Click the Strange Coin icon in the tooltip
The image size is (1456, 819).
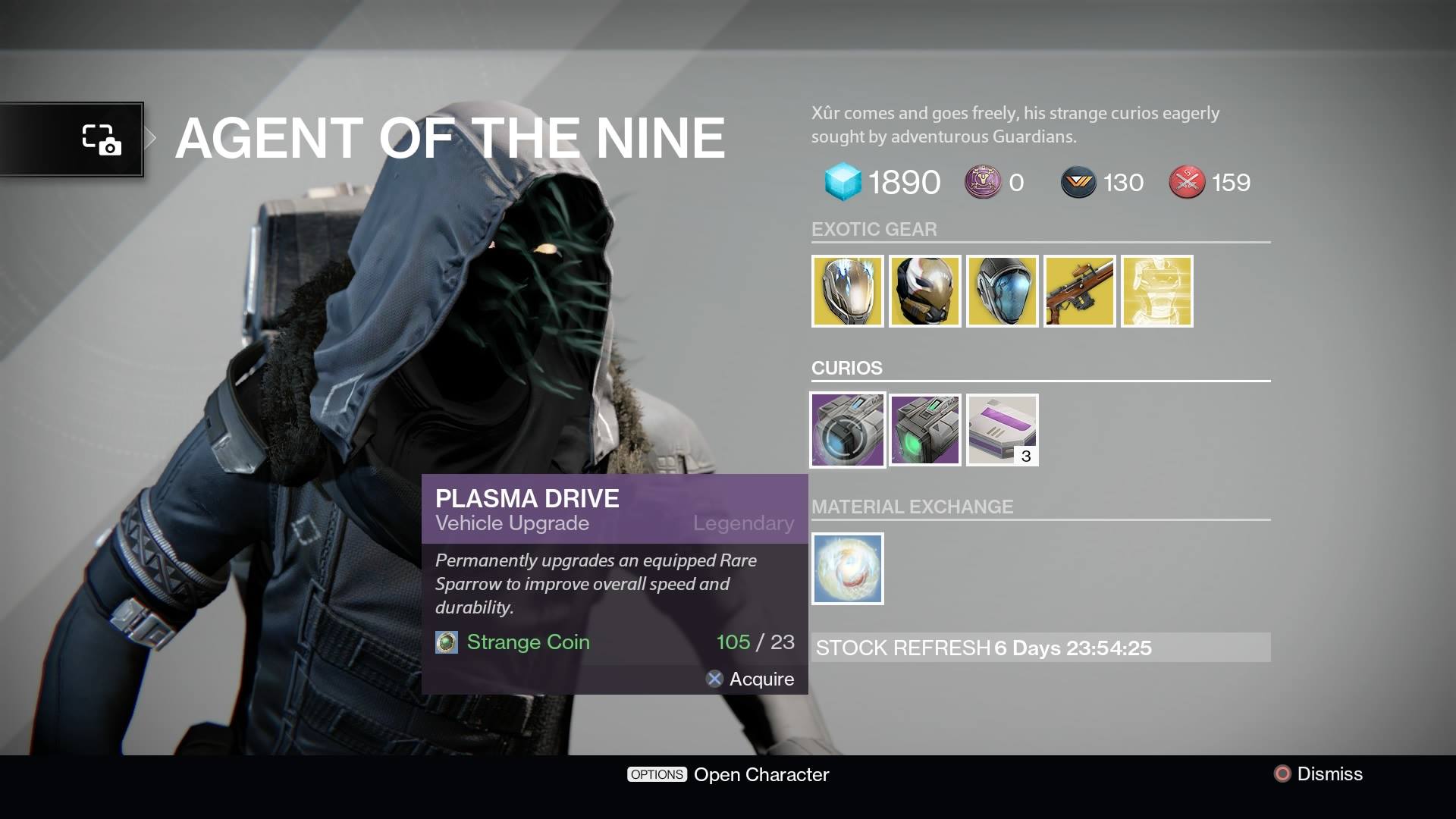point(448,642)
